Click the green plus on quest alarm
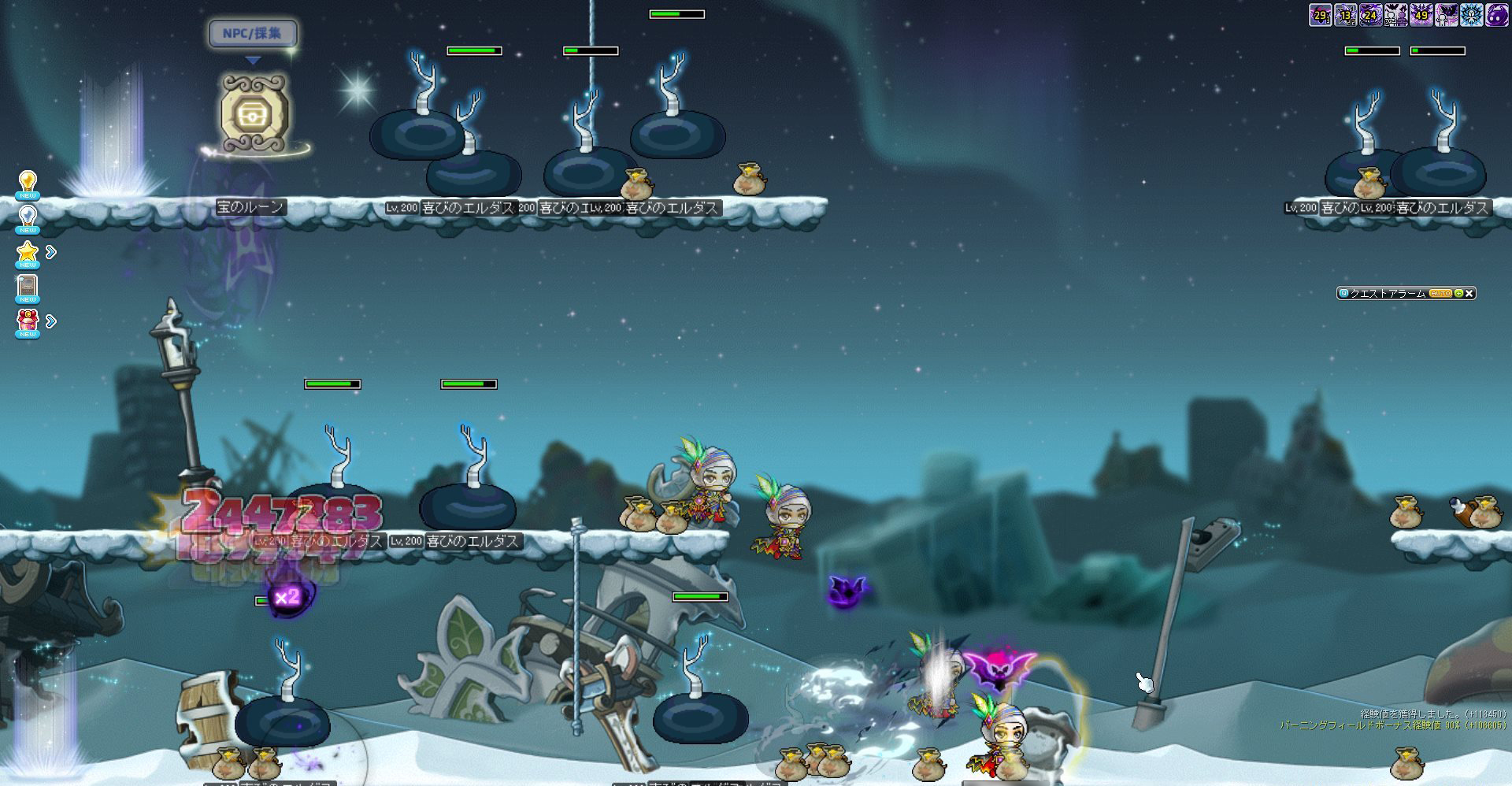This screenshot has height=786, width=1512. click(x=1458, y=293)
